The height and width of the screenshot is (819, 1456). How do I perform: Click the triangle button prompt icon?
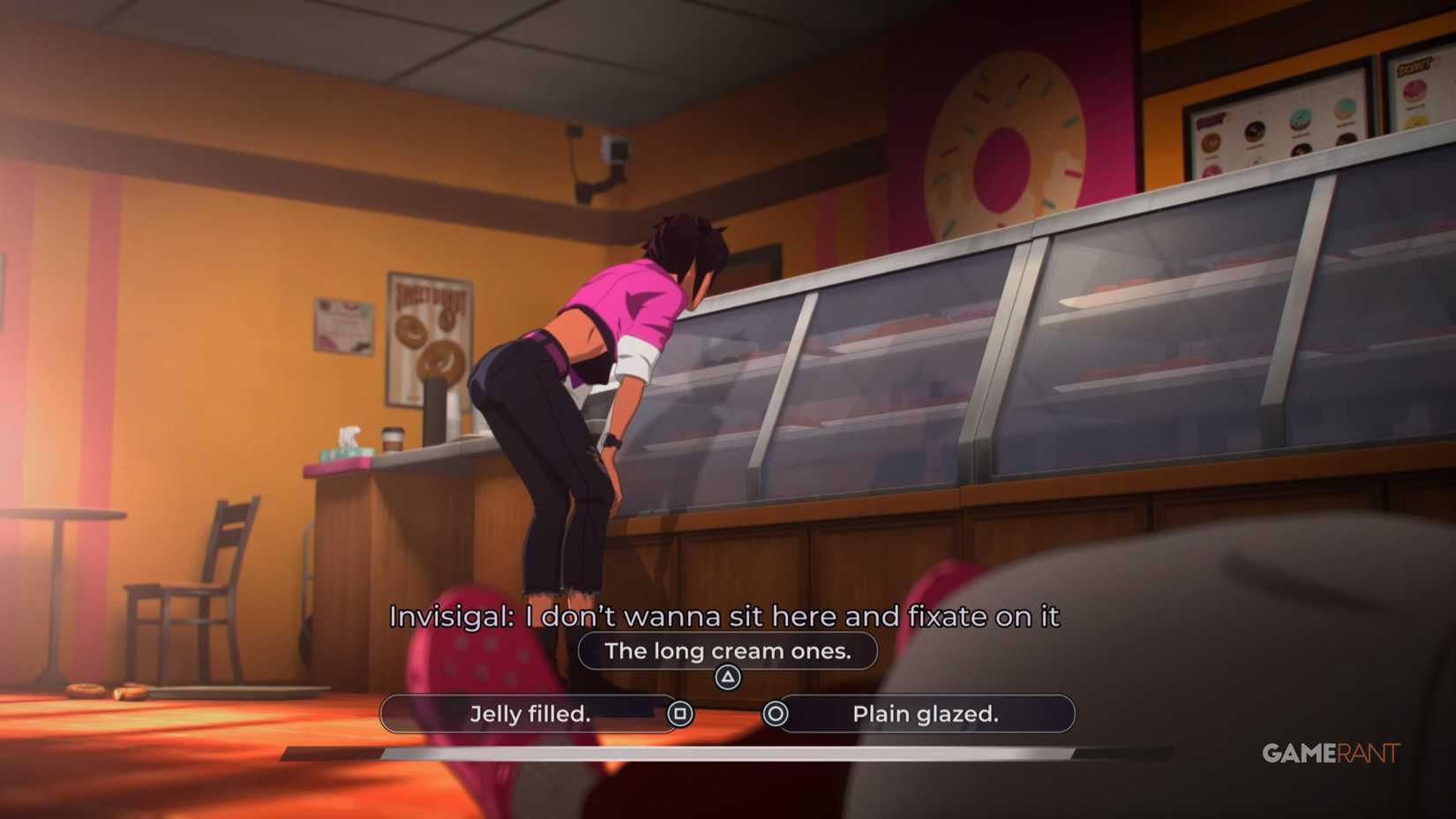(726, 675)
